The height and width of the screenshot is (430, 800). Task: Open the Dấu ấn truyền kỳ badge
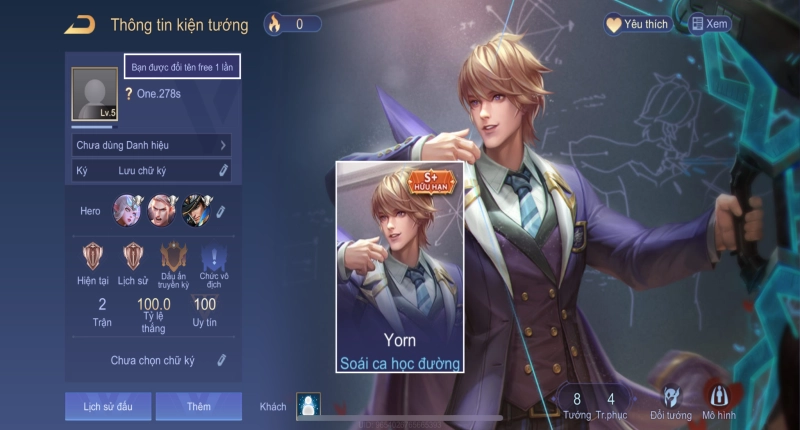[x=174, y=261]
